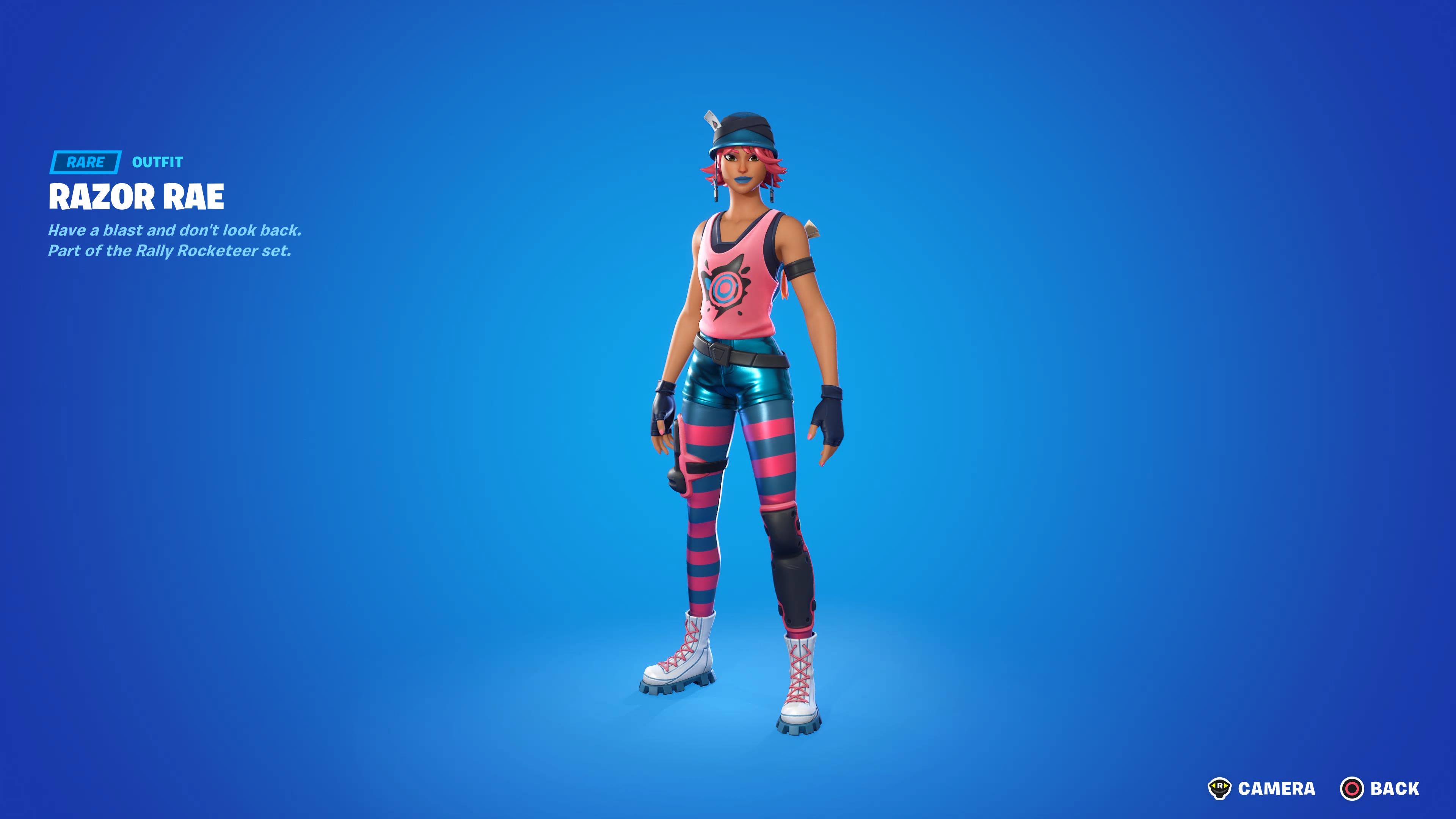Click the blue gradient background shade
1456x819 pixels.
pos(395,509)
